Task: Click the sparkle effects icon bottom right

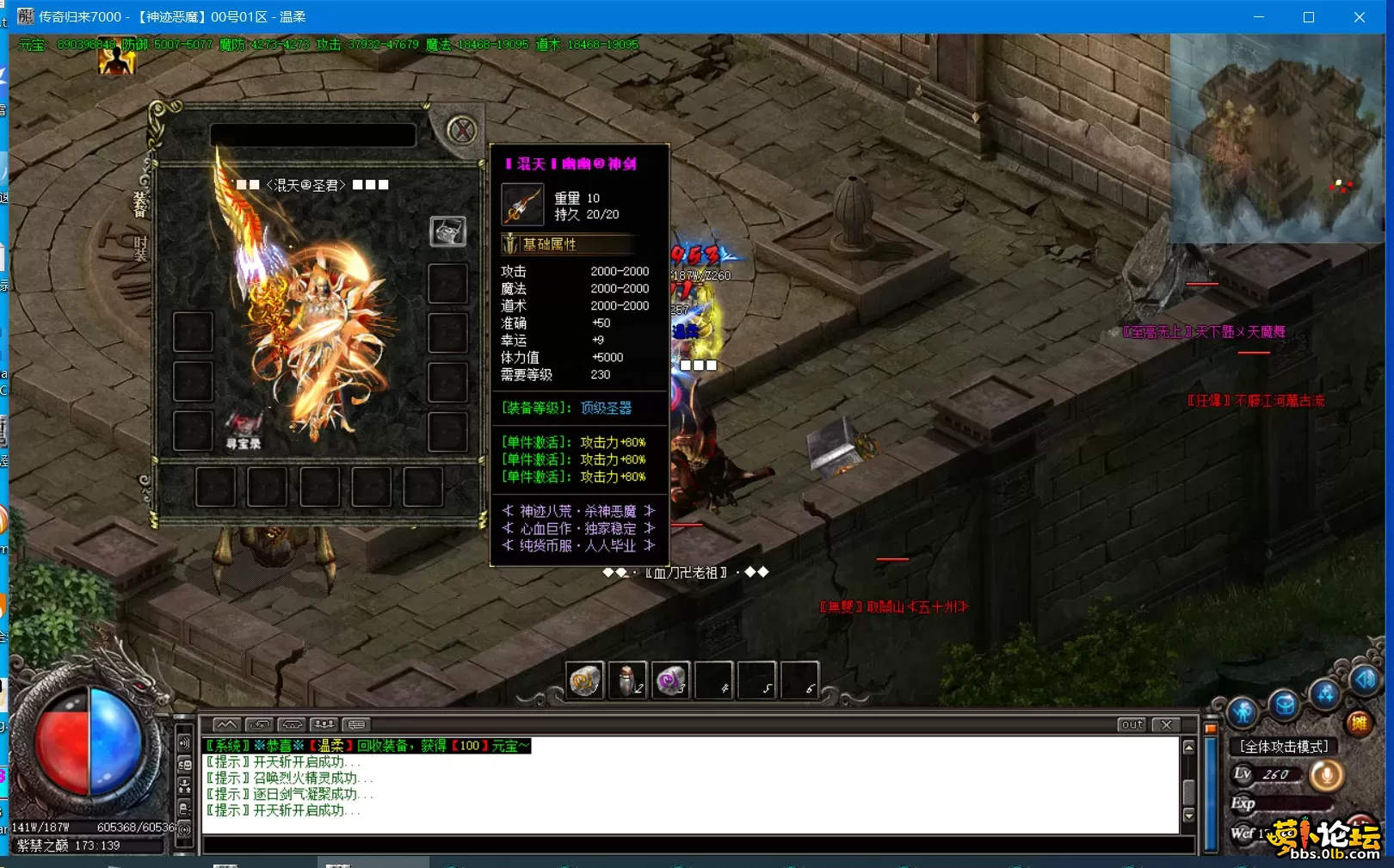Action: pos(1324,693)
